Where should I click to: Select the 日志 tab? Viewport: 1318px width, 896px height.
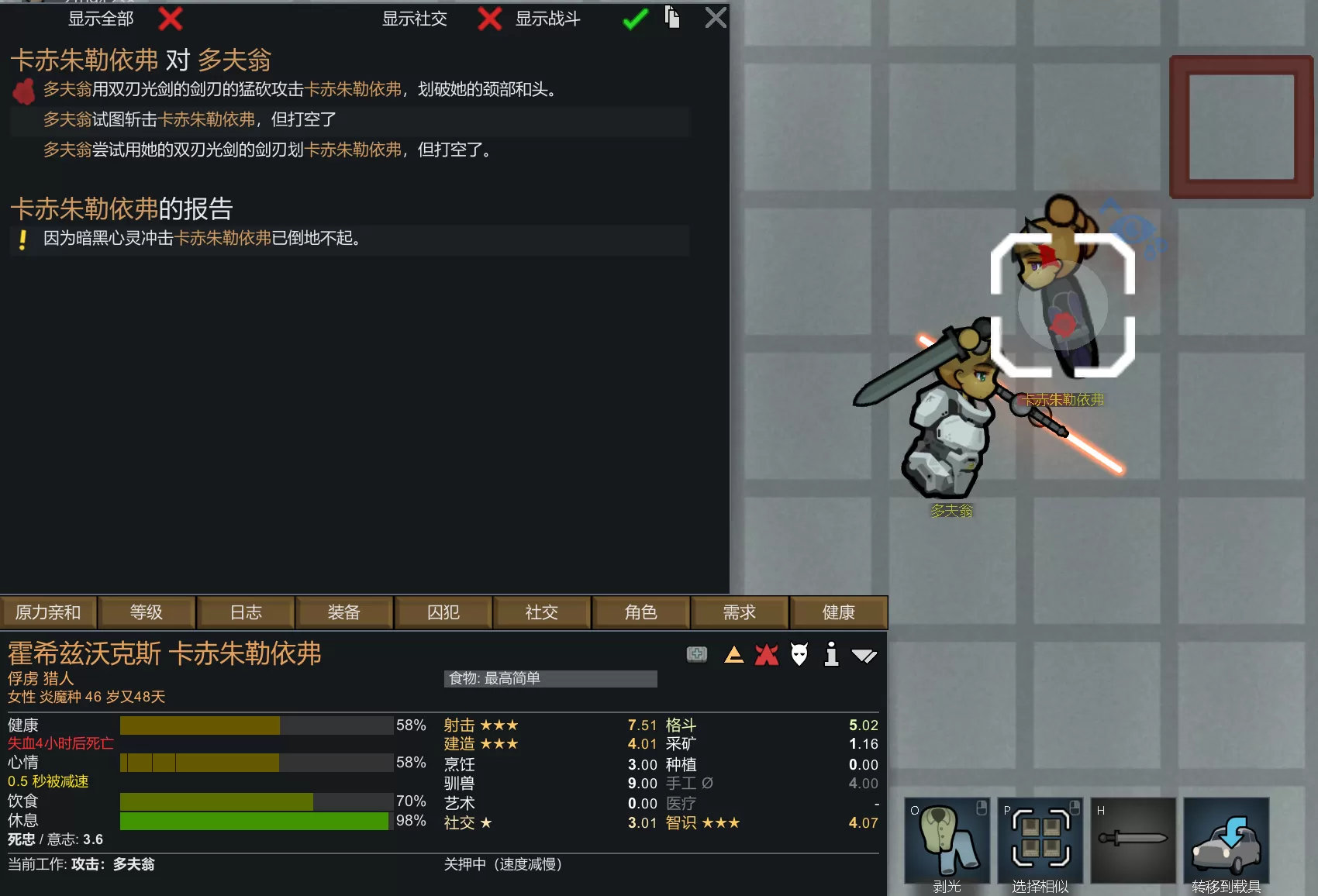246,612
